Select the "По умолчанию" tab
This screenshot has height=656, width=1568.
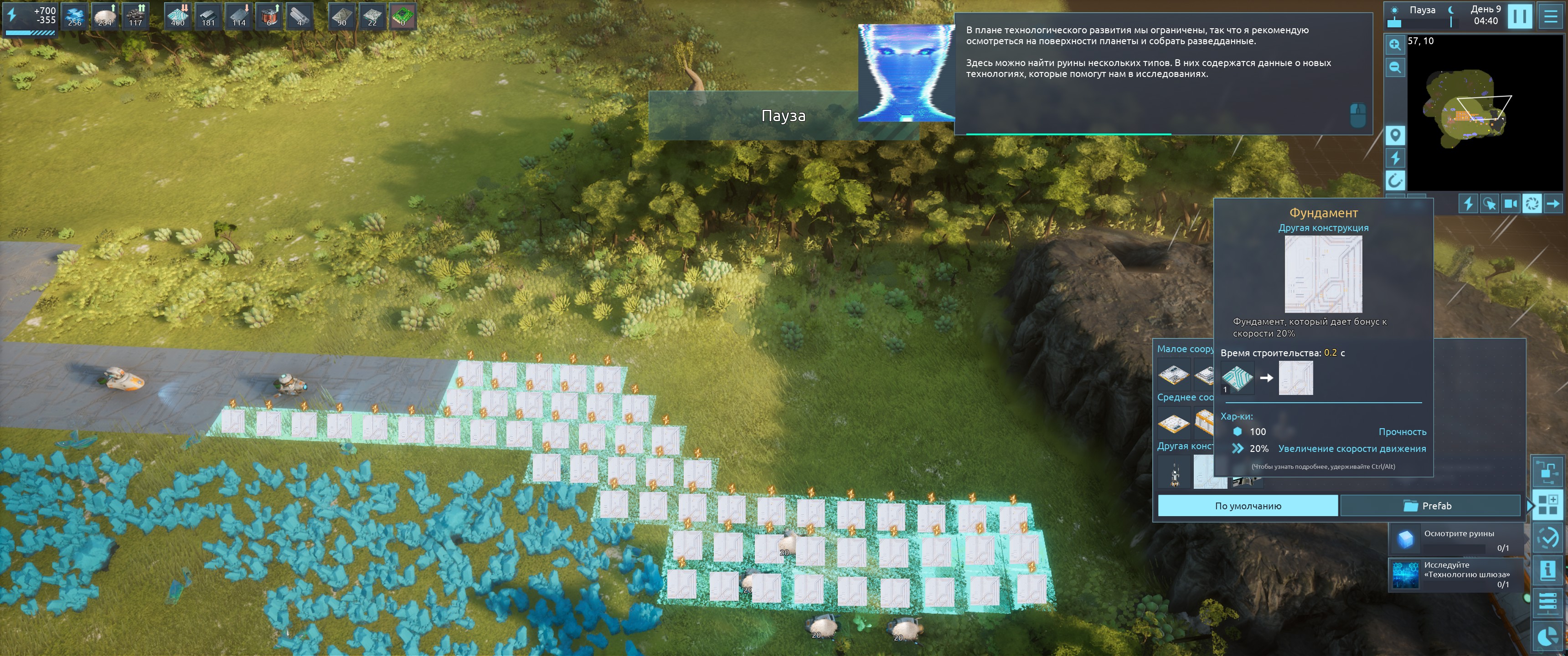click(x=1247, y=506)
